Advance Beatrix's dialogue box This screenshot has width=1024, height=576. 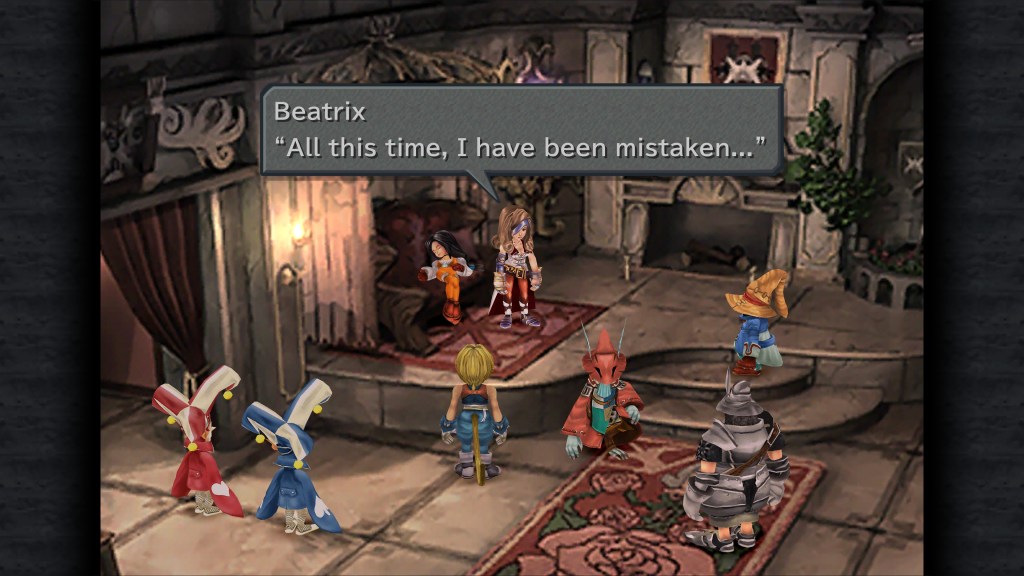tap(521, 130)
